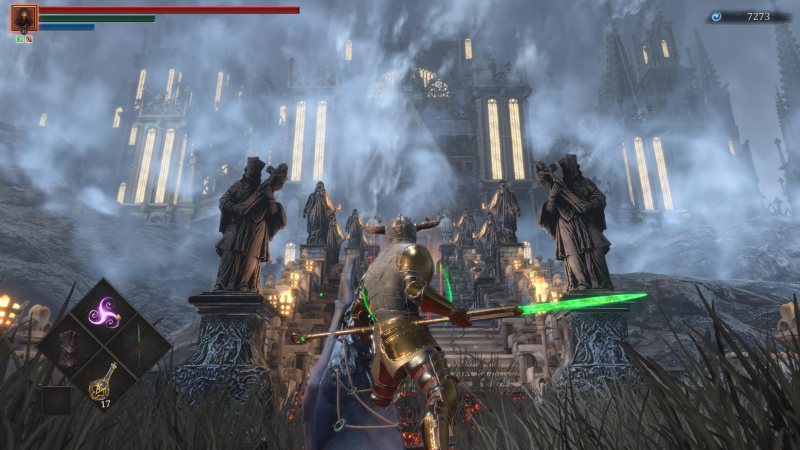
Task: Select the purple spiral spell slot
Action: coord(104,313)
